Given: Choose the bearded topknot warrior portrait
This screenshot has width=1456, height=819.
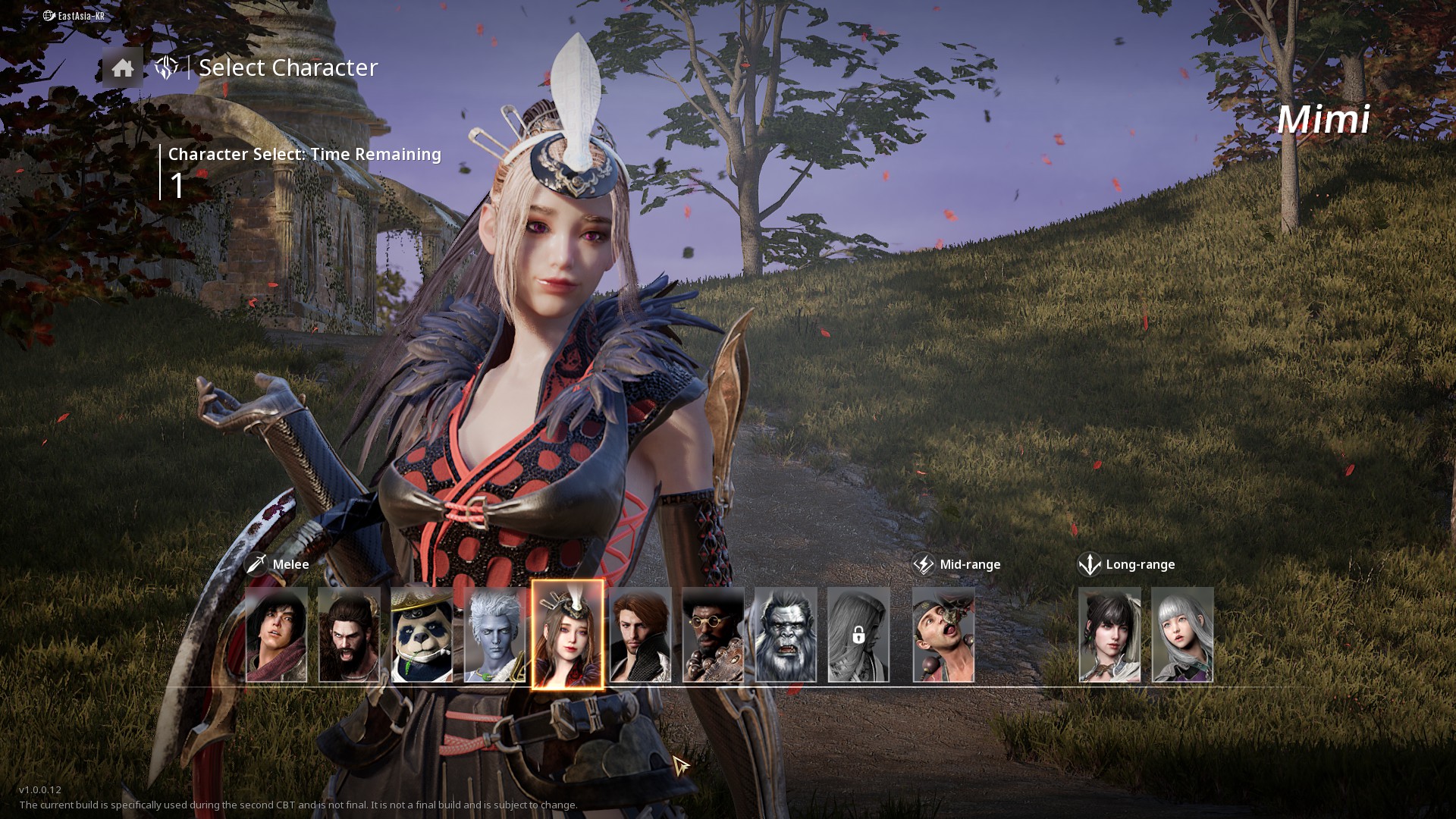Looking at the screenshot, I should pyautogui.click(x=350, y=635).
